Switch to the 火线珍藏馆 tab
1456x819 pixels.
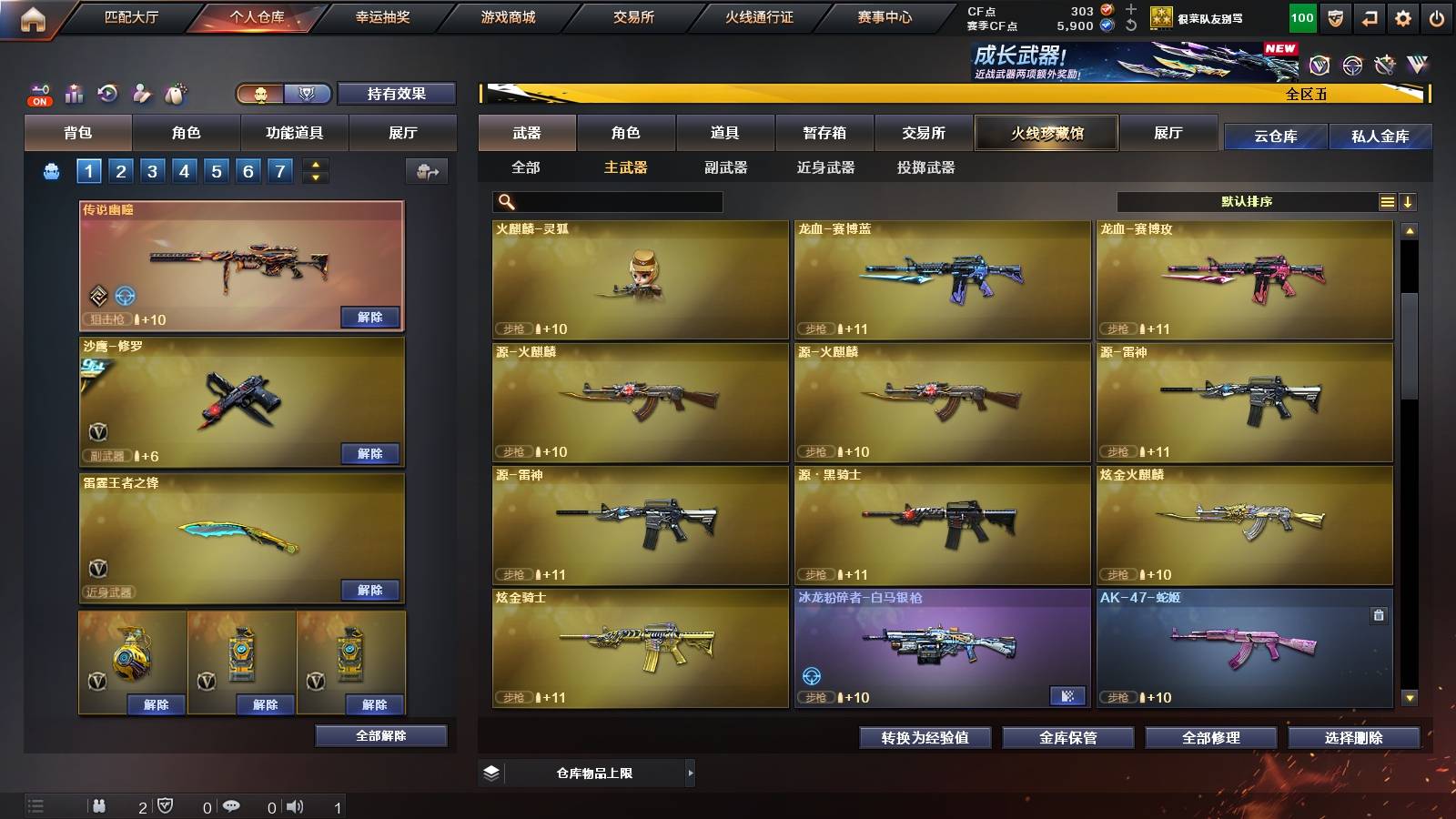coord(1045,133)
